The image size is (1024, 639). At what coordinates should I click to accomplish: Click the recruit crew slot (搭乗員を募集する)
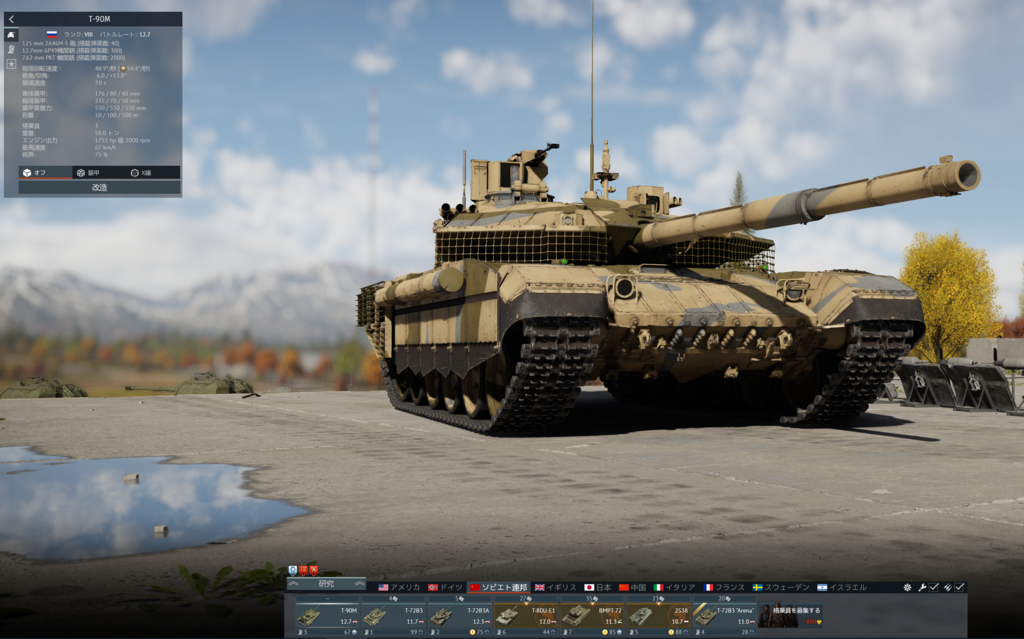pyautogui.click(x=790, y=615)
